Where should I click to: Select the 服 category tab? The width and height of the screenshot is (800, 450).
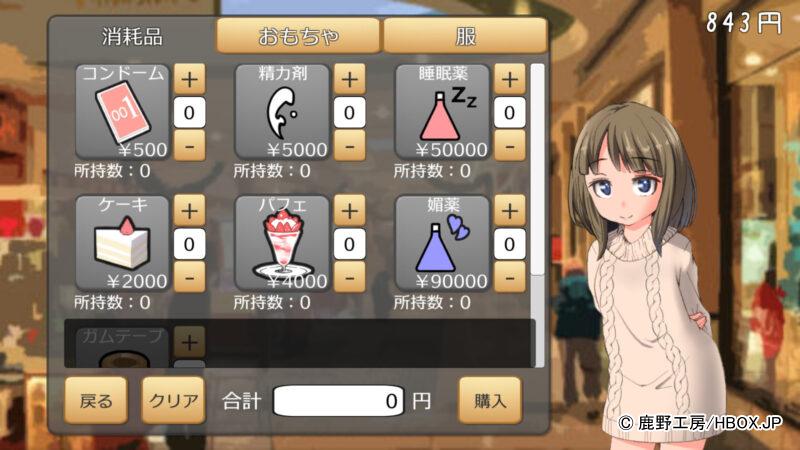[x=465, y=37]
